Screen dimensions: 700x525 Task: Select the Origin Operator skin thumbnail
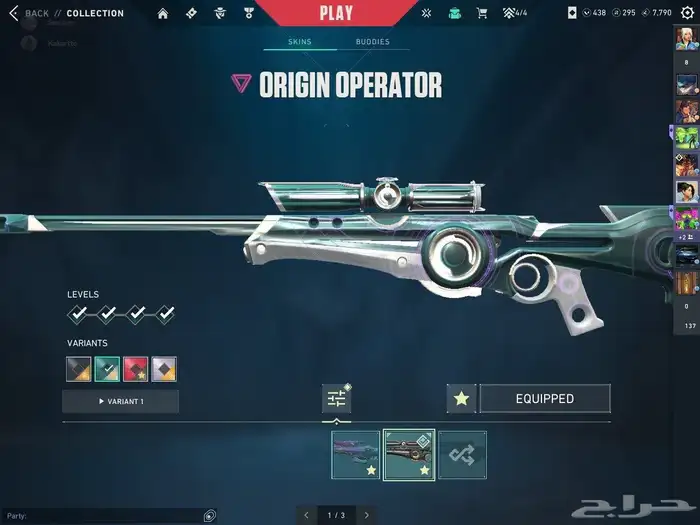coord(409,455)
